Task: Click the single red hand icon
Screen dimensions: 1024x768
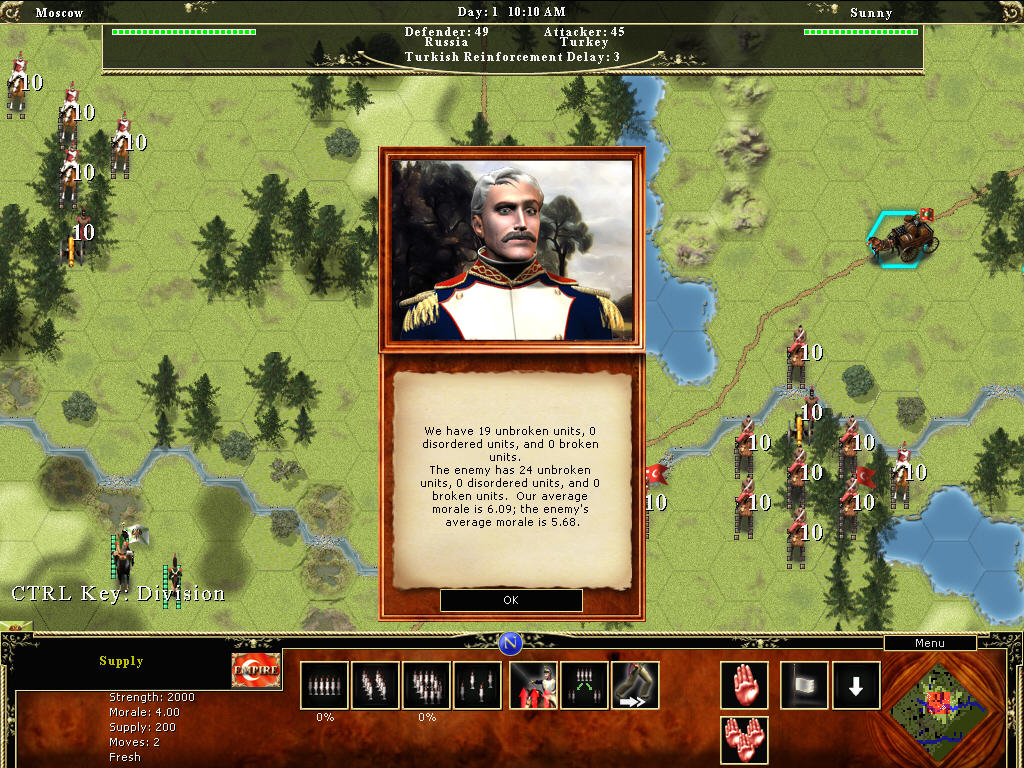Action: click(x=744, y=685)
